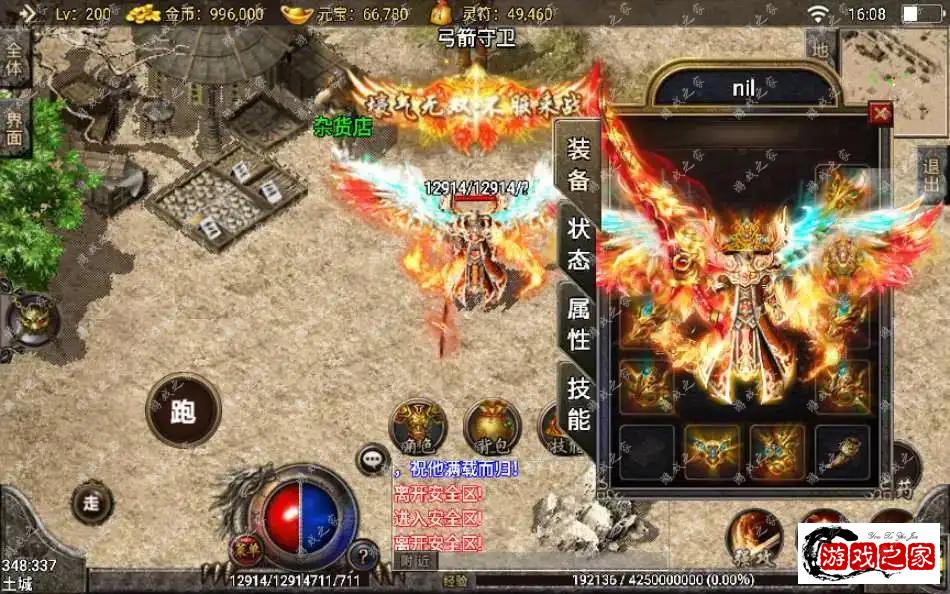Tap the 走 walk button

(92, 503)
